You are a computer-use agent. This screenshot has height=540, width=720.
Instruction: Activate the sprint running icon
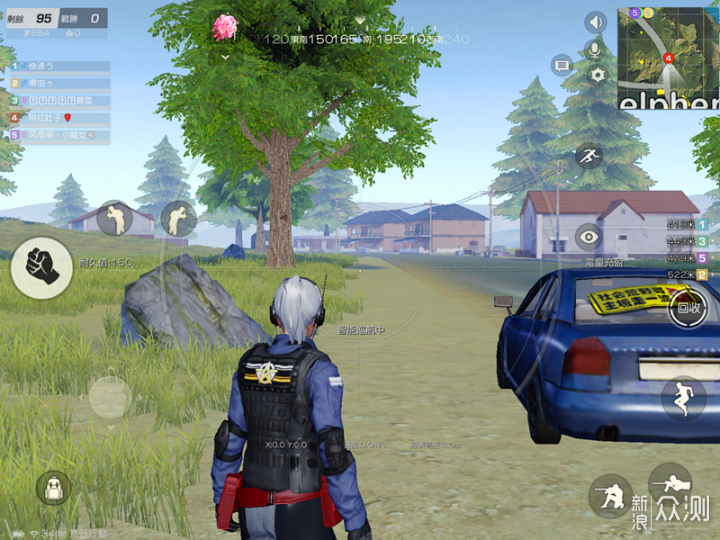[588, 155]
